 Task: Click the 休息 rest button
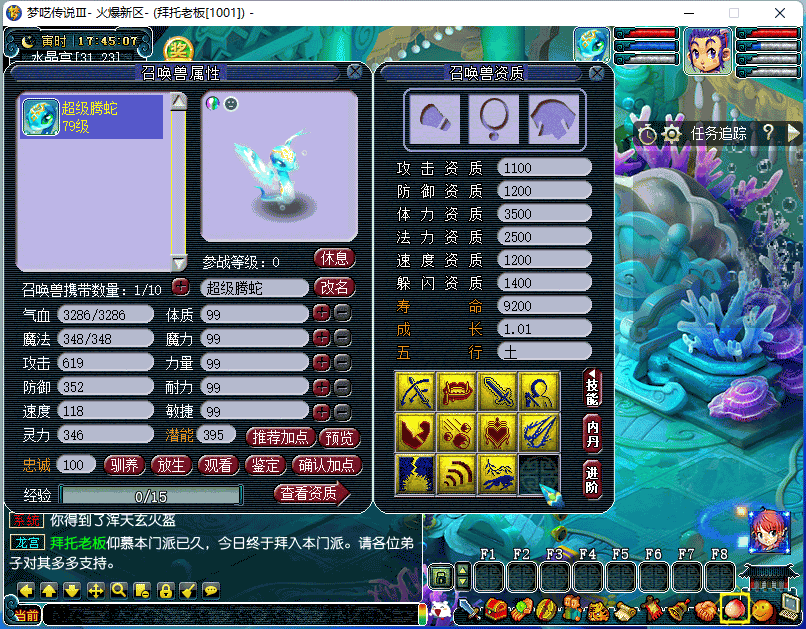pyautogui.click(x=335, y=259)
